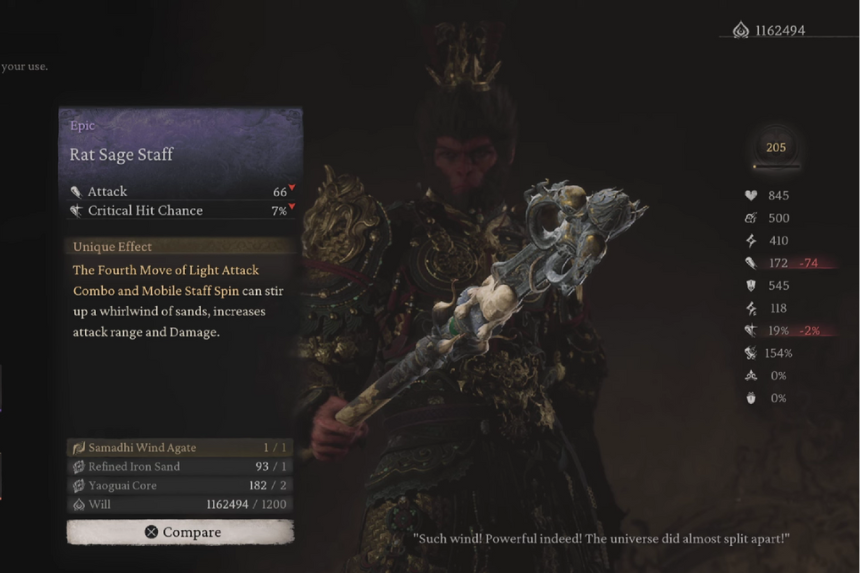Image resolution: width=860 pixels, height=573 pixels.
Task: Select the Samadhi Wind Agate material row
Action: point(180,447)
